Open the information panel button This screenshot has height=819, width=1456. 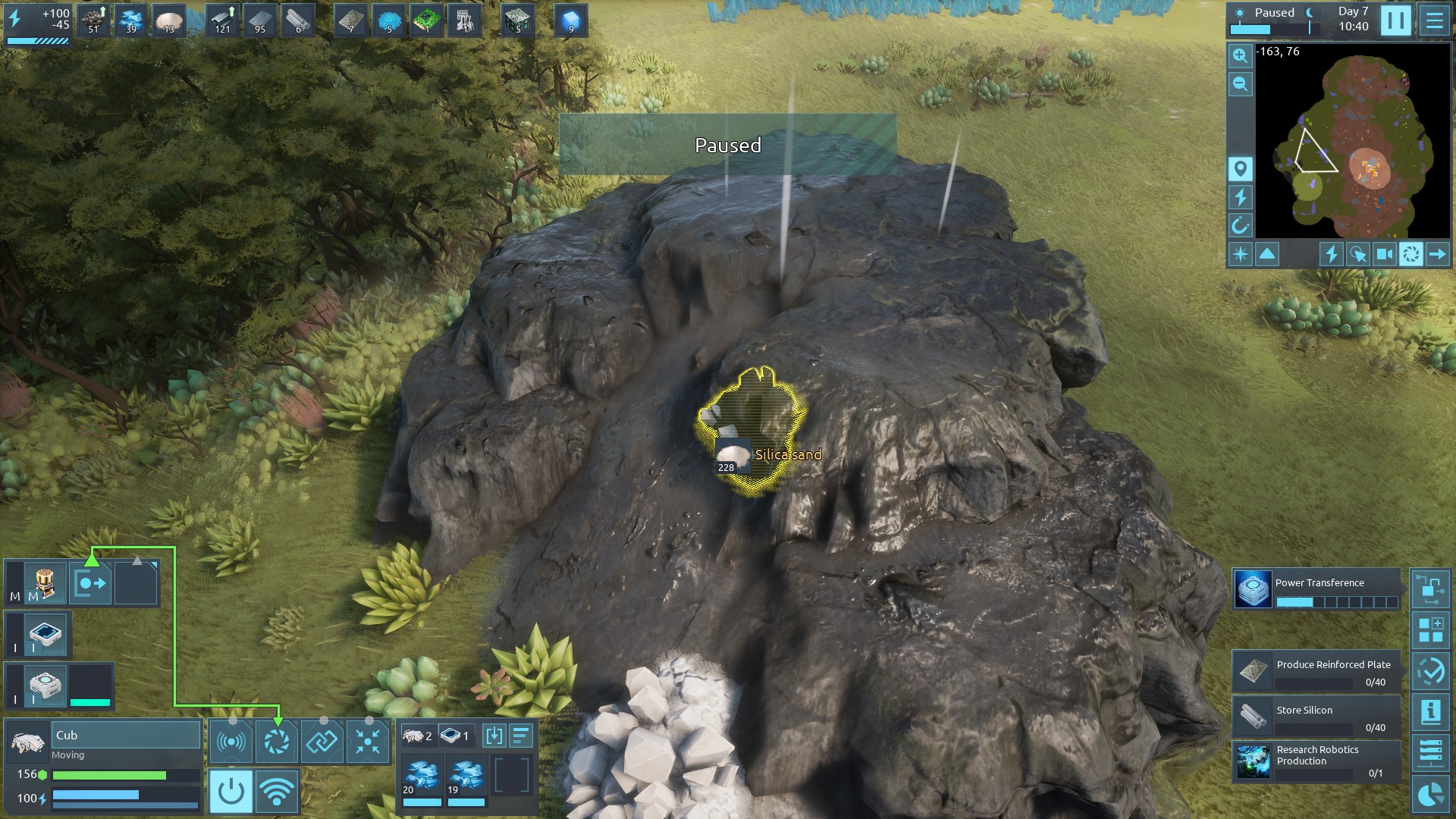coord(1430,712)
